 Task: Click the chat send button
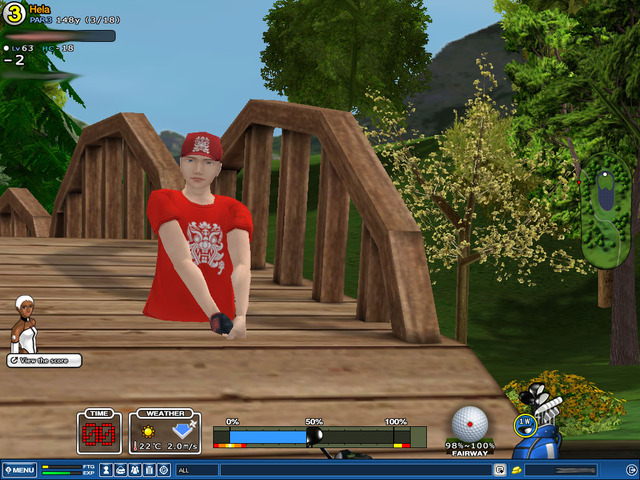(498, 470)
